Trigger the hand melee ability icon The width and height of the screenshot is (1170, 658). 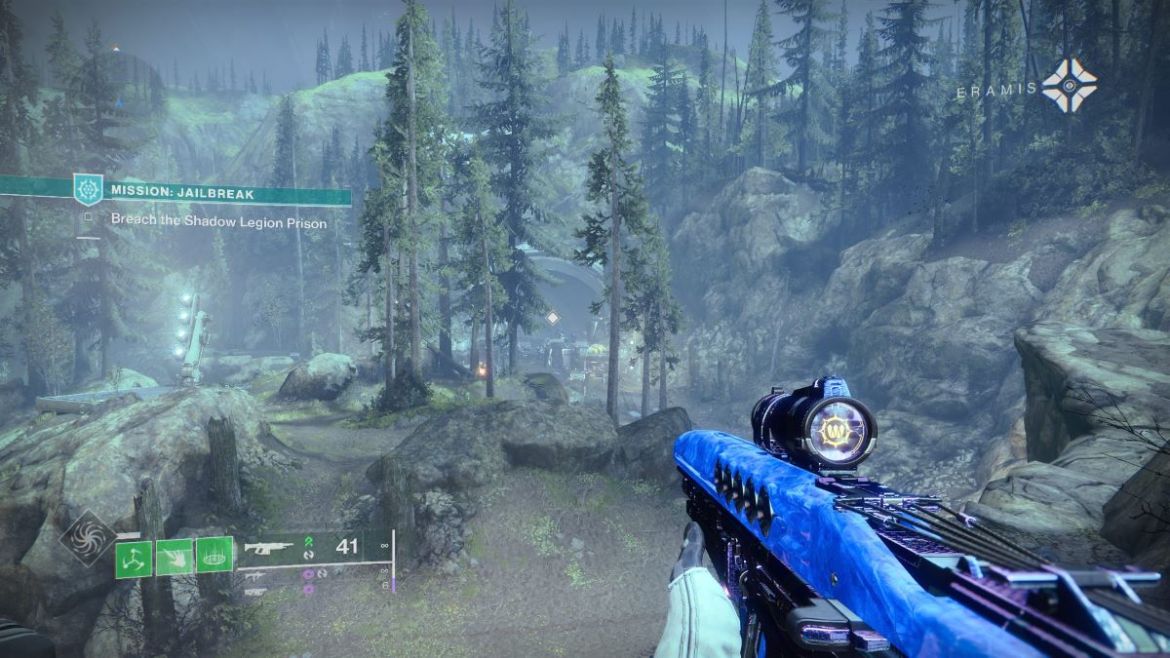[x=174, y=555]
